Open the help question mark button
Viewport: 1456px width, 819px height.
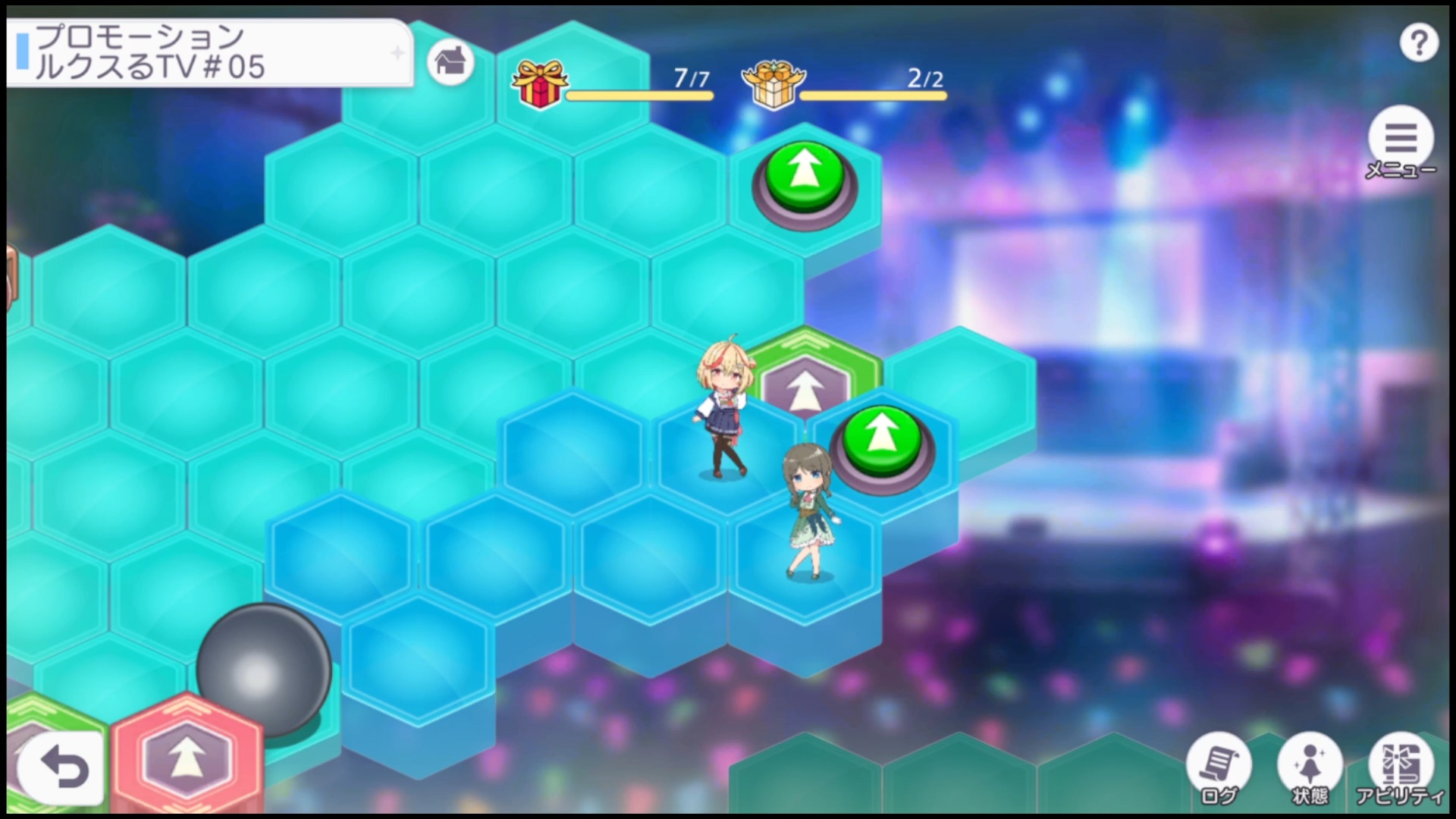(1418, 44)
